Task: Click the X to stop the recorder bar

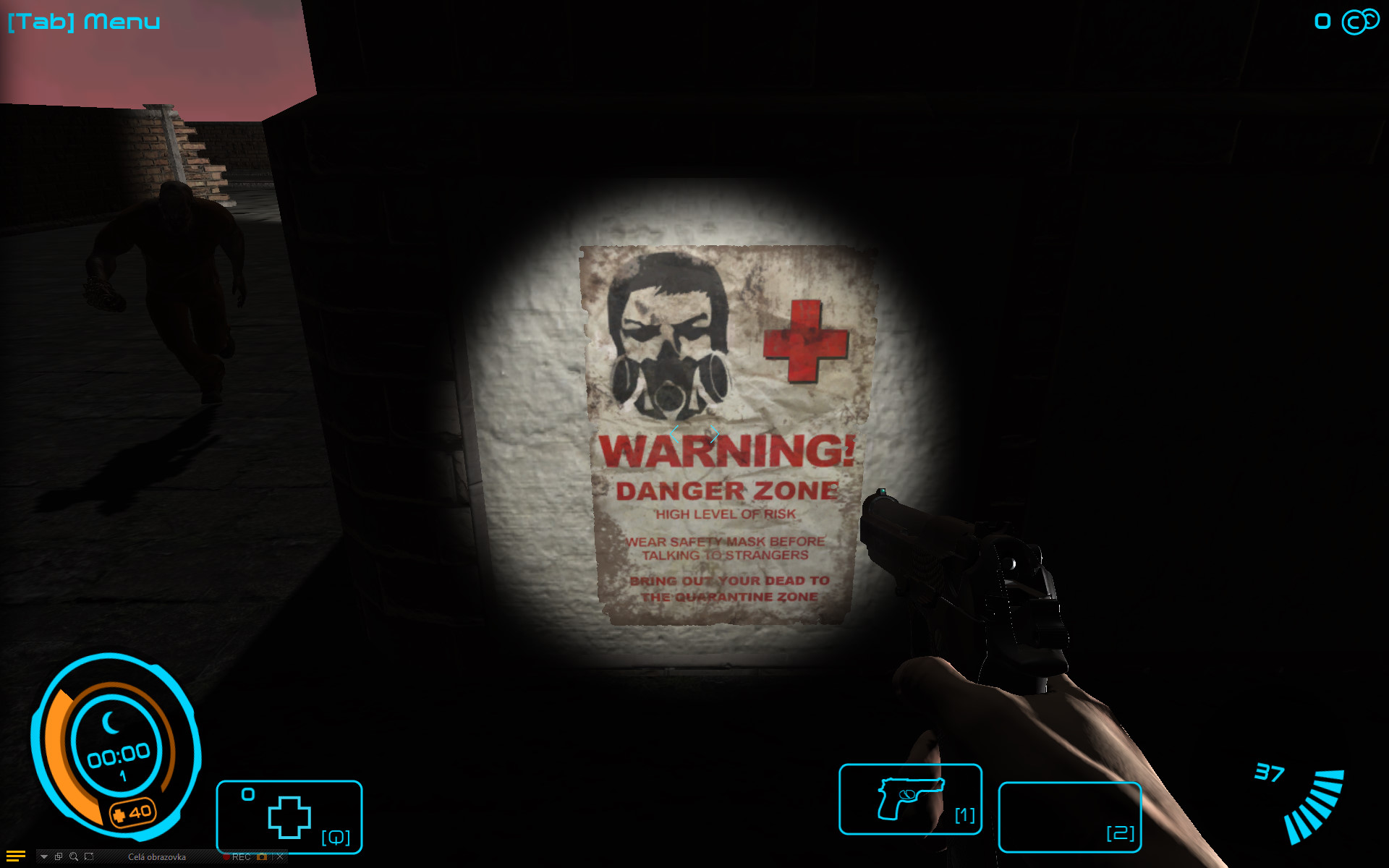Action: [280, 857]
